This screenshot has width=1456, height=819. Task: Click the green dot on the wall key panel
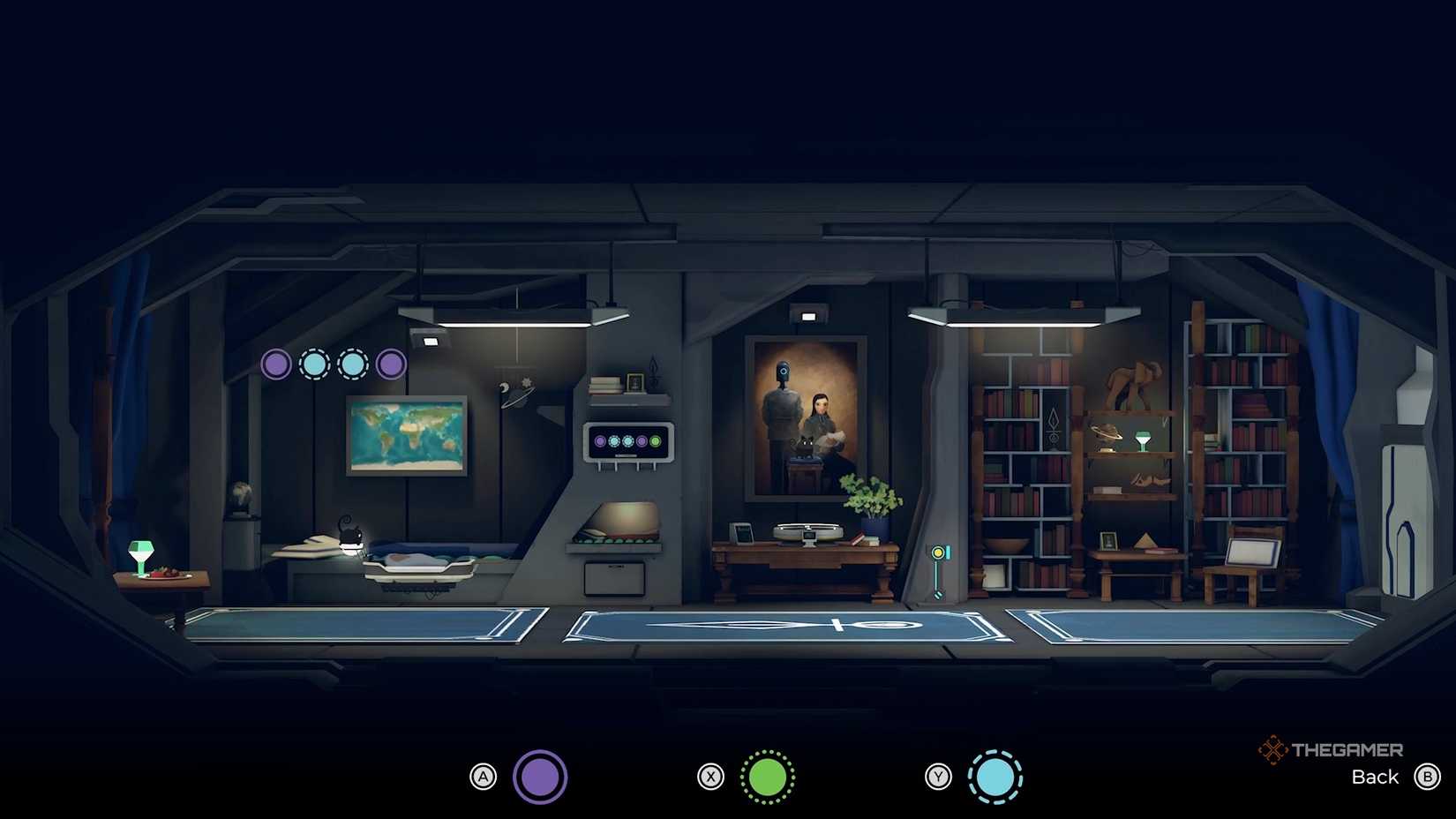click(656, 440)
